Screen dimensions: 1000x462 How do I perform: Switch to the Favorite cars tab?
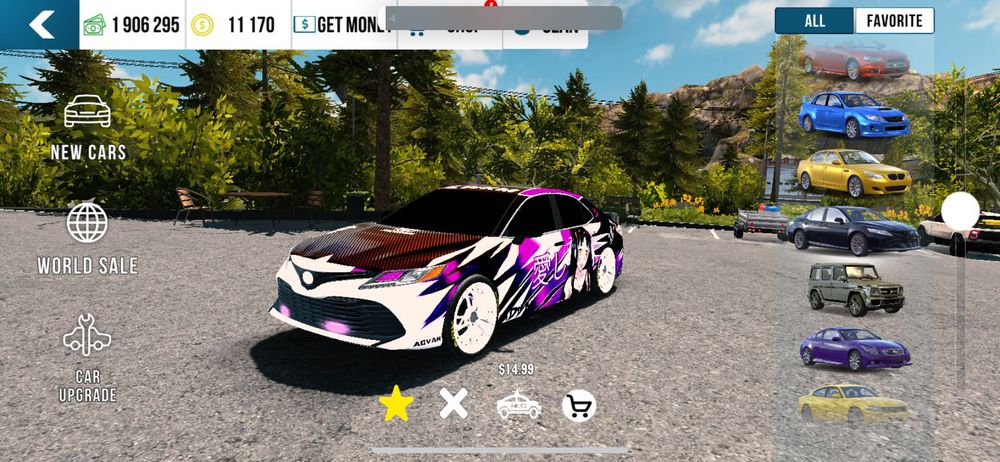[894, 21]
